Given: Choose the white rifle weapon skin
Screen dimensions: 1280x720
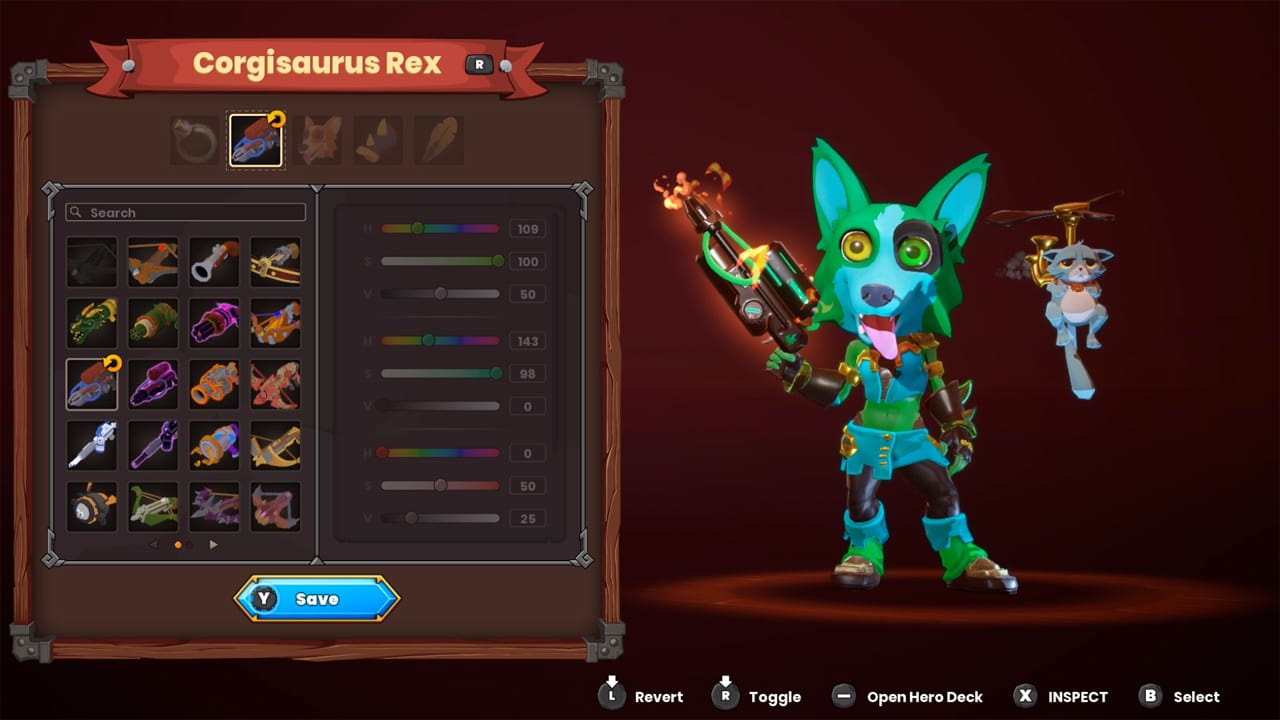Looking at the screenshot, I should coord(91,444).
